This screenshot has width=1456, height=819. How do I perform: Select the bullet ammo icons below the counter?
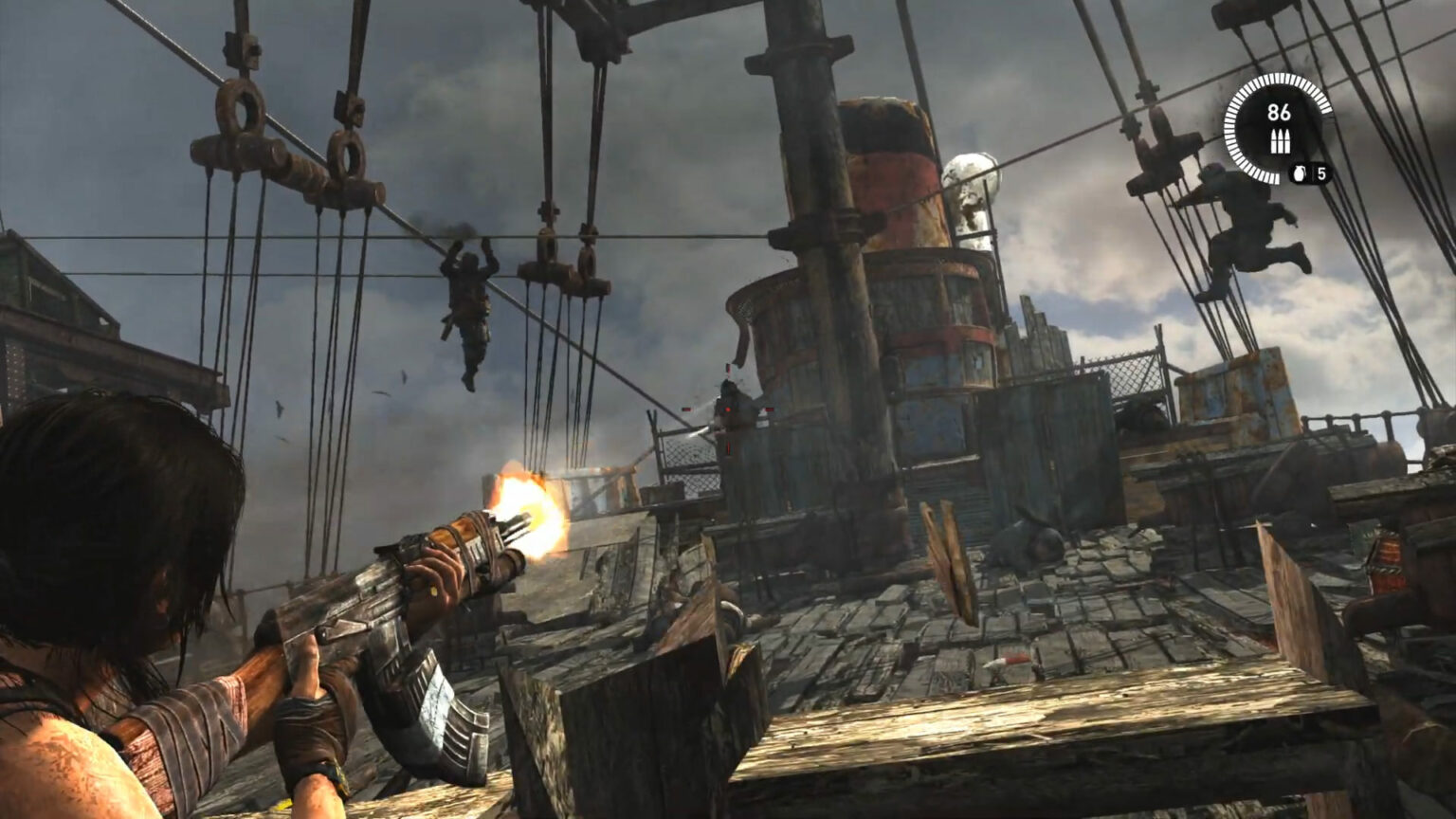coord(1280,140)
